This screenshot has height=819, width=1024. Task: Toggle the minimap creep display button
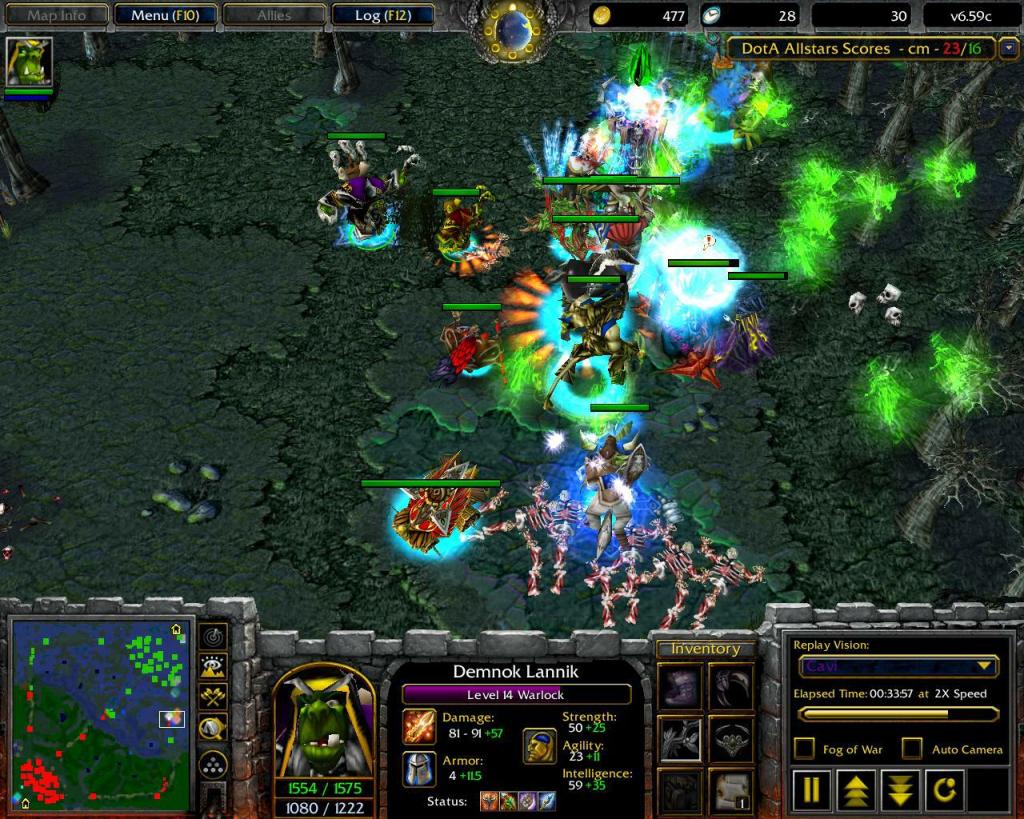(213, 729)
